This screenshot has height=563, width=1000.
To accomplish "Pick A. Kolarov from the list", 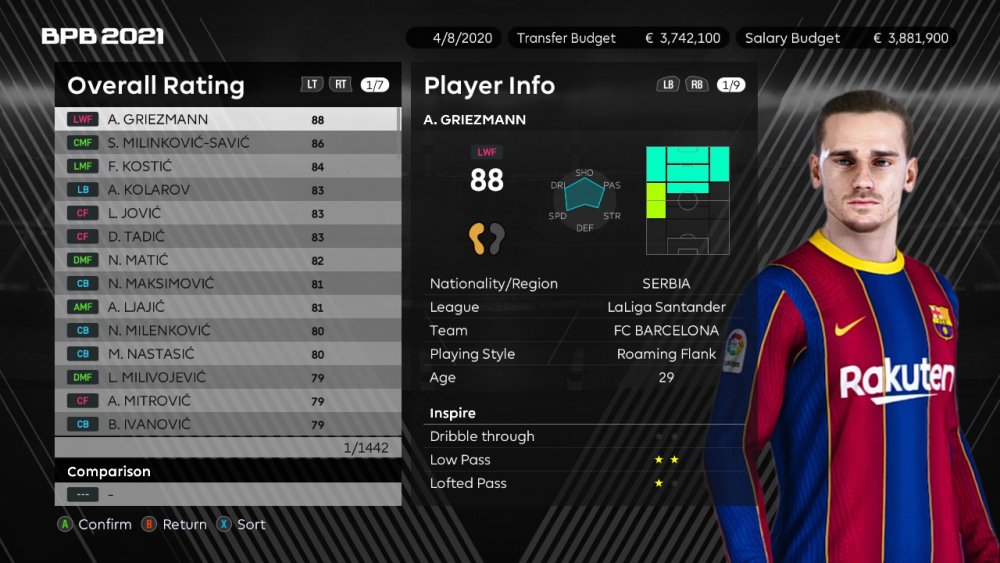I will [227, 190].
